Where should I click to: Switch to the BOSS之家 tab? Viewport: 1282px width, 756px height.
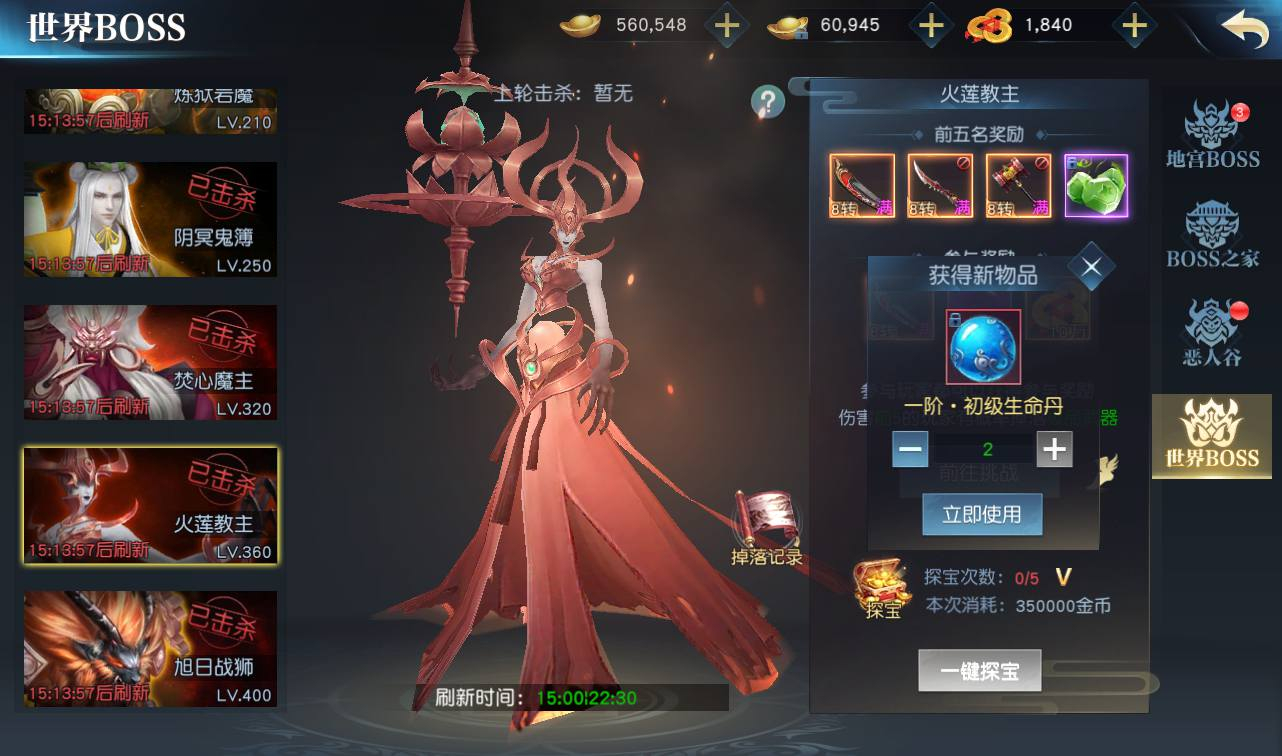tap(1212, 235)
